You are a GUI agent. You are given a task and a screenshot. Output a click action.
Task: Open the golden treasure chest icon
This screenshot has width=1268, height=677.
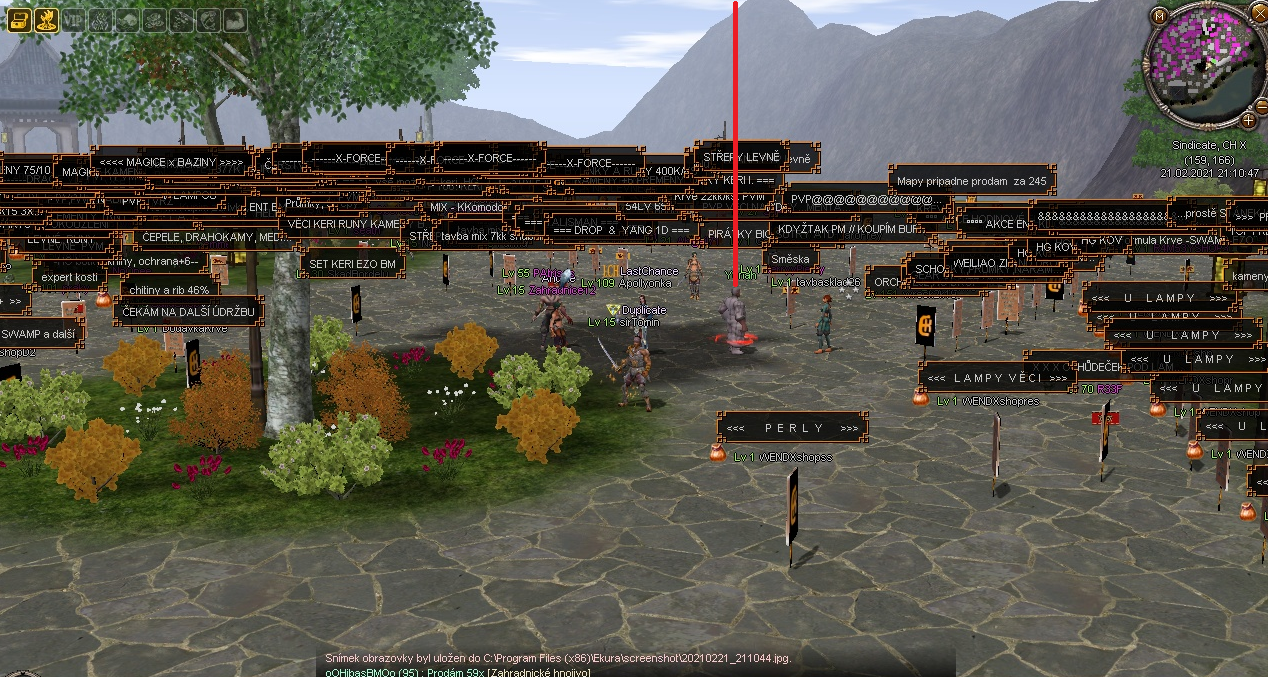pyautogui.click(x=18, y=19)
